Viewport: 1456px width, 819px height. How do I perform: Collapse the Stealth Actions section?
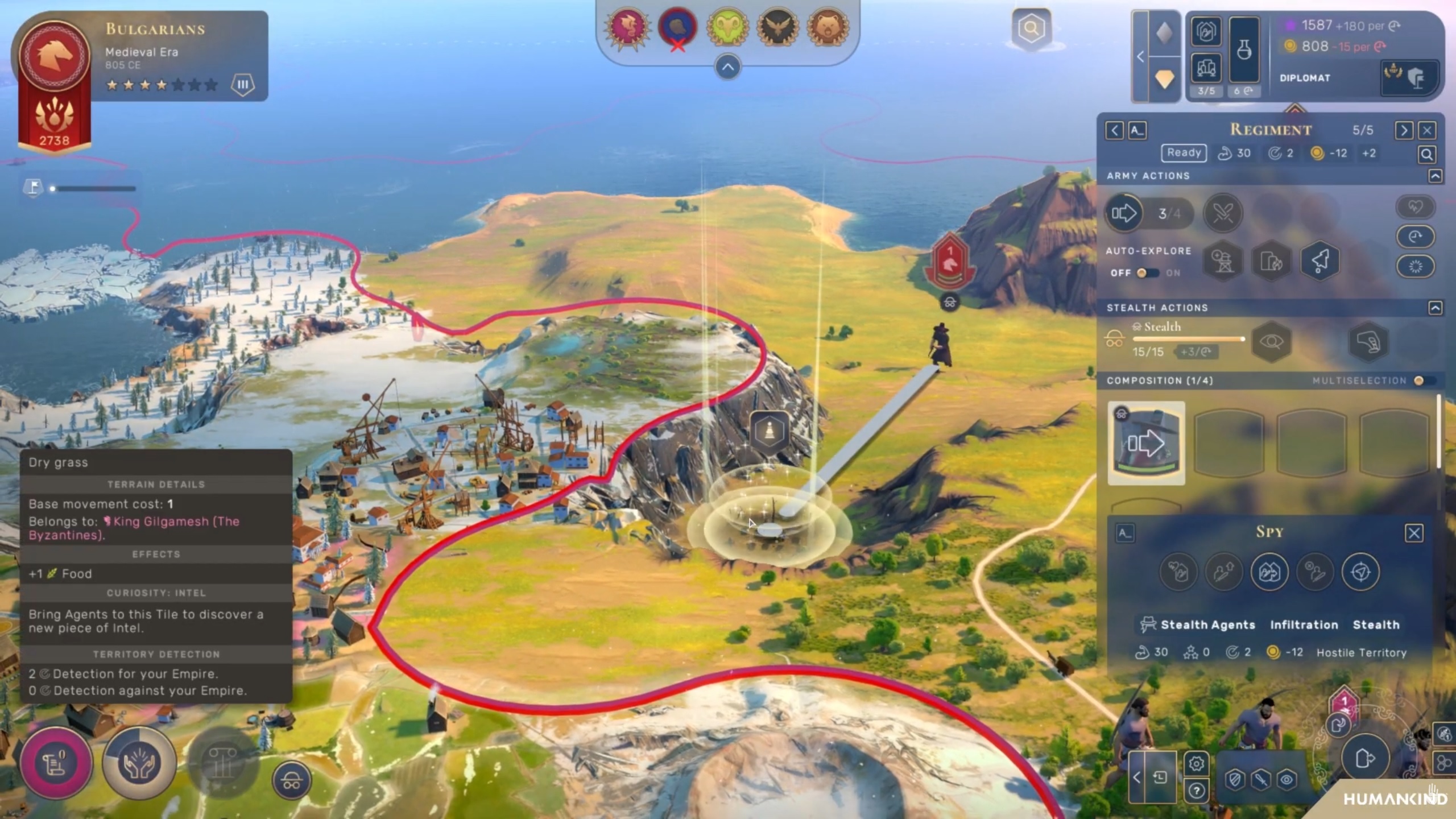(1435, 308)
